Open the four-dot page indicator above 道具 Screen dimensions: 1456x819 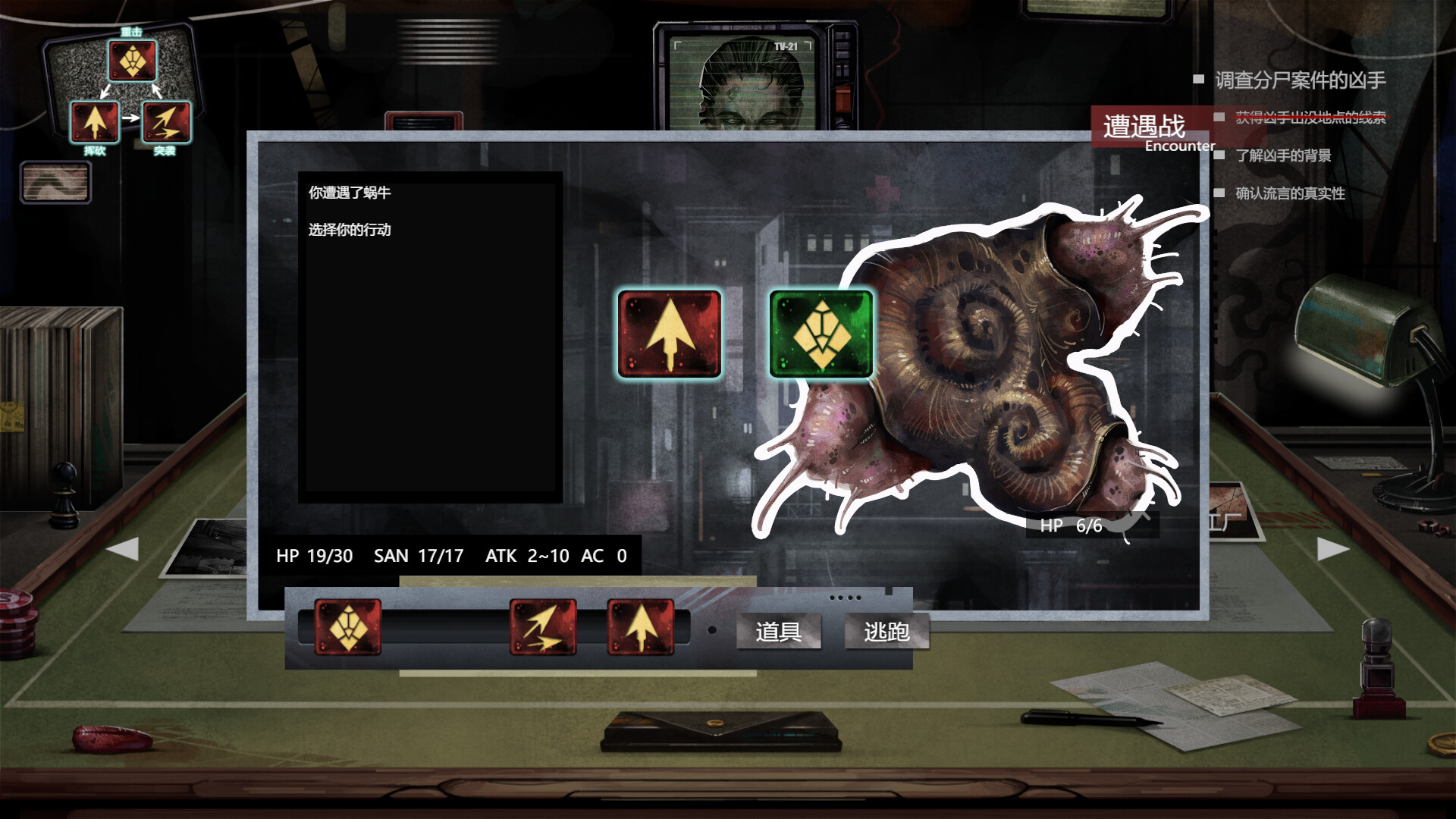point(844,599)
